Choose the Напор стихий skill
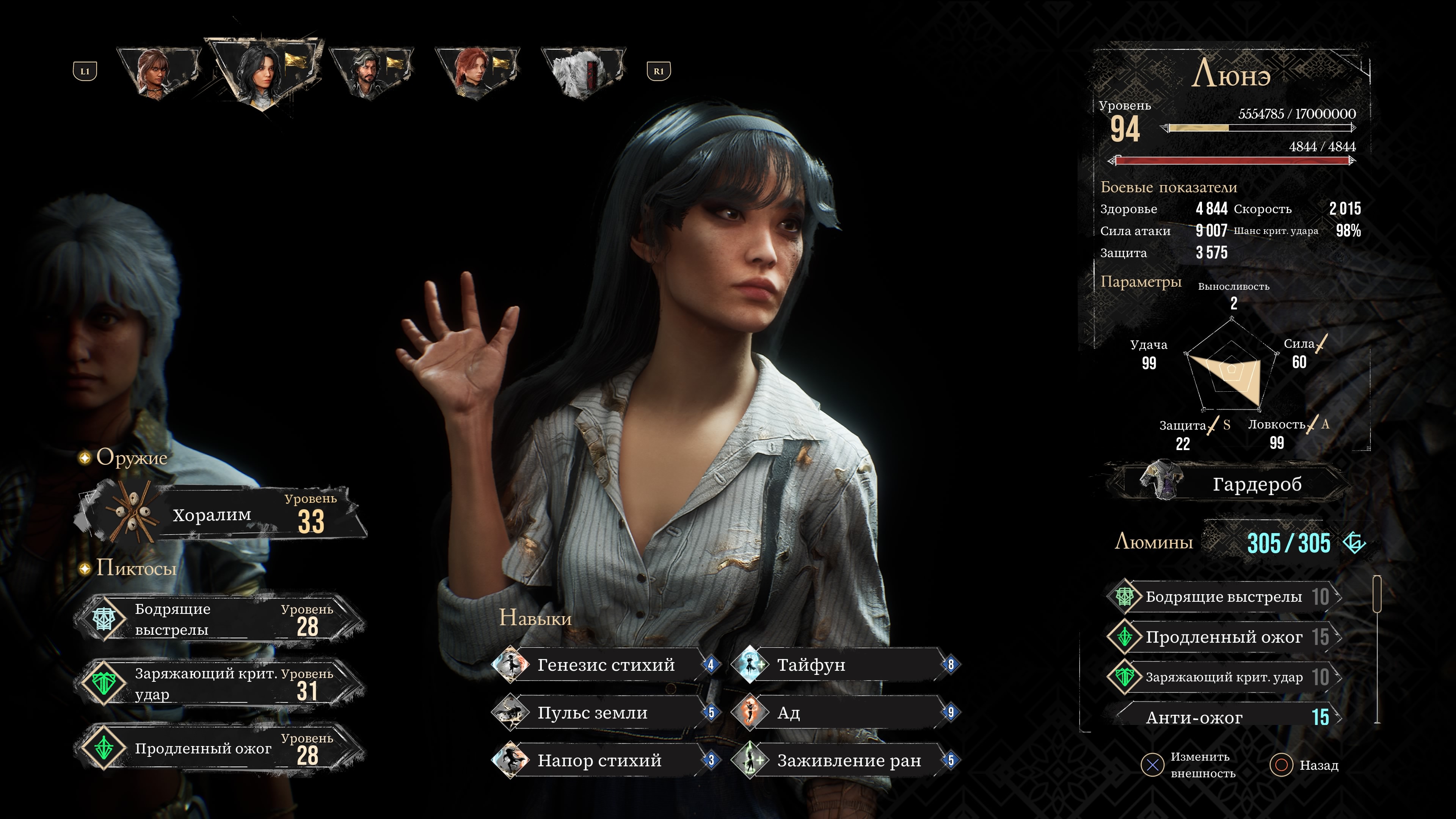This screenshot has width=1456, height=819. tap(605, 761)
